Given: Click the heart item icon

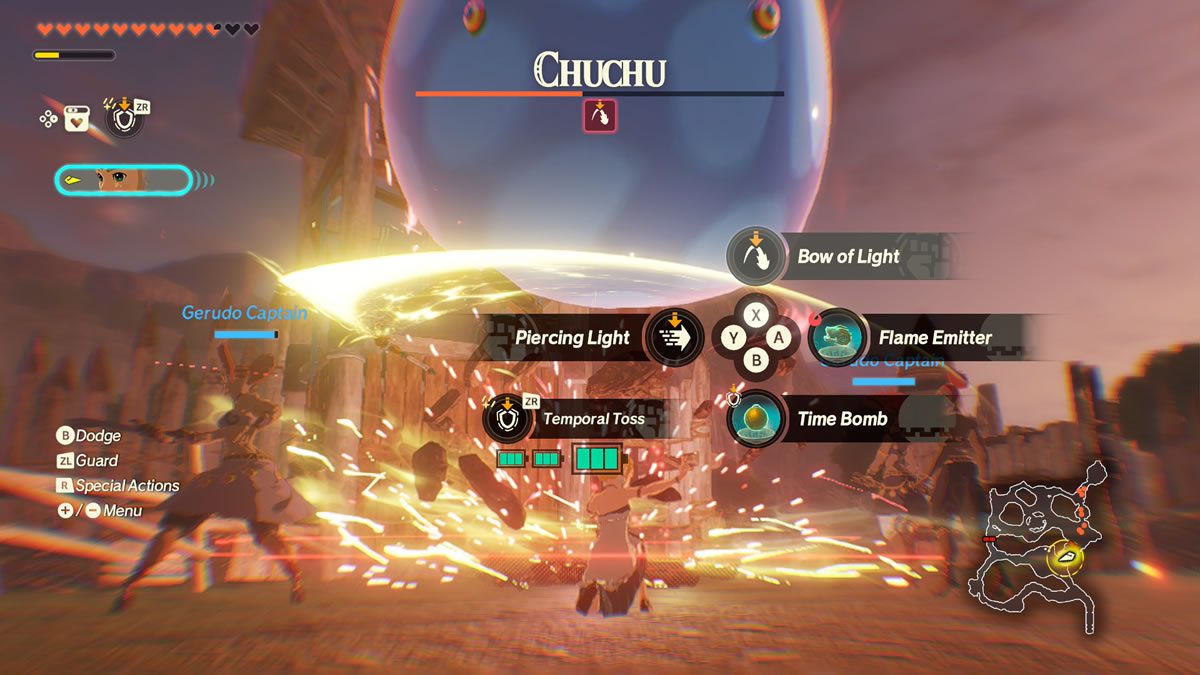Looking at the screenshot, I should click(76, 119).
